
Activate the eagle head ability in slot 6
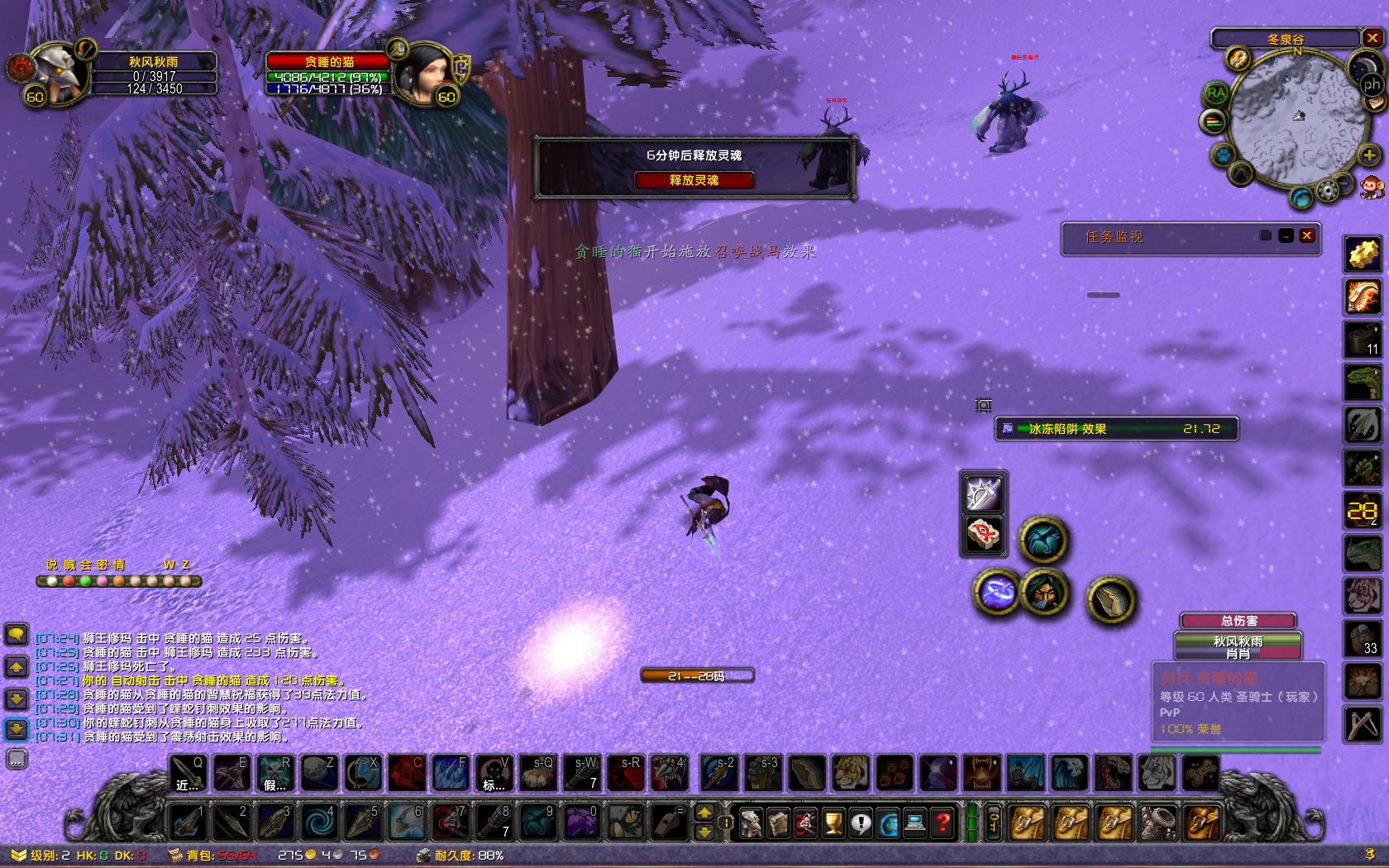click(x=406, y=823)
